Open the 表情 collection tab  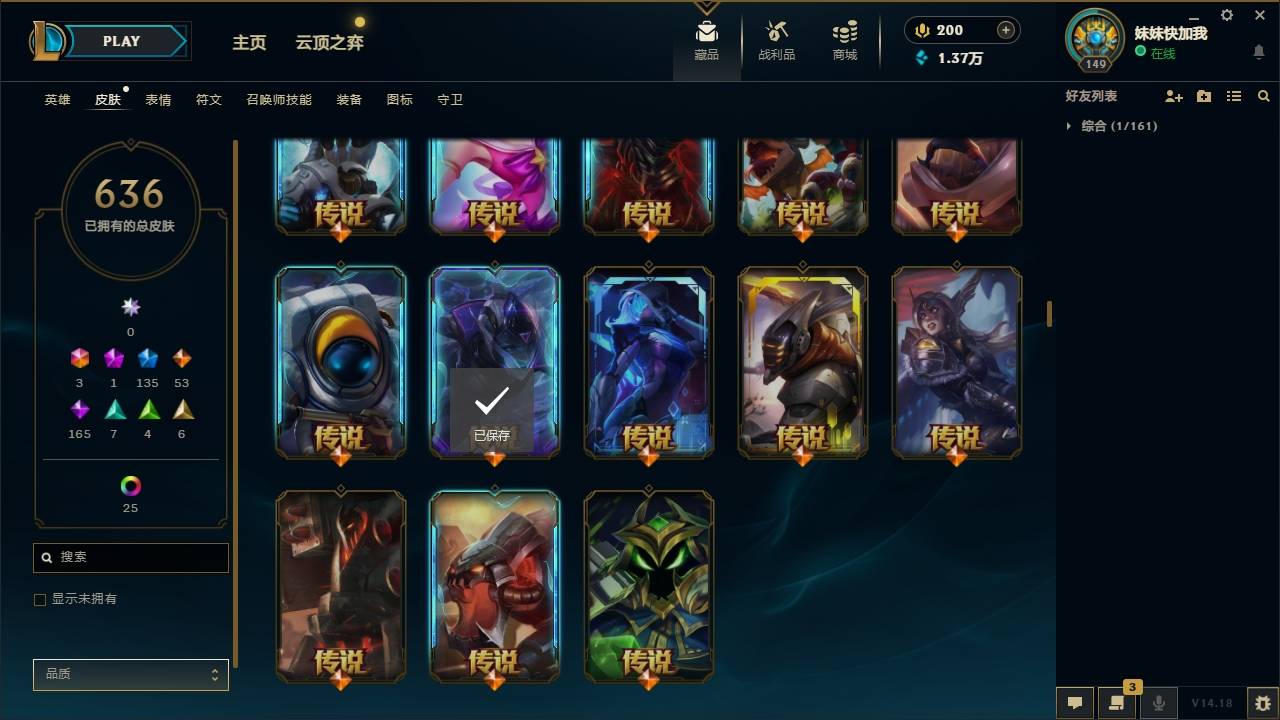point(158,99)
